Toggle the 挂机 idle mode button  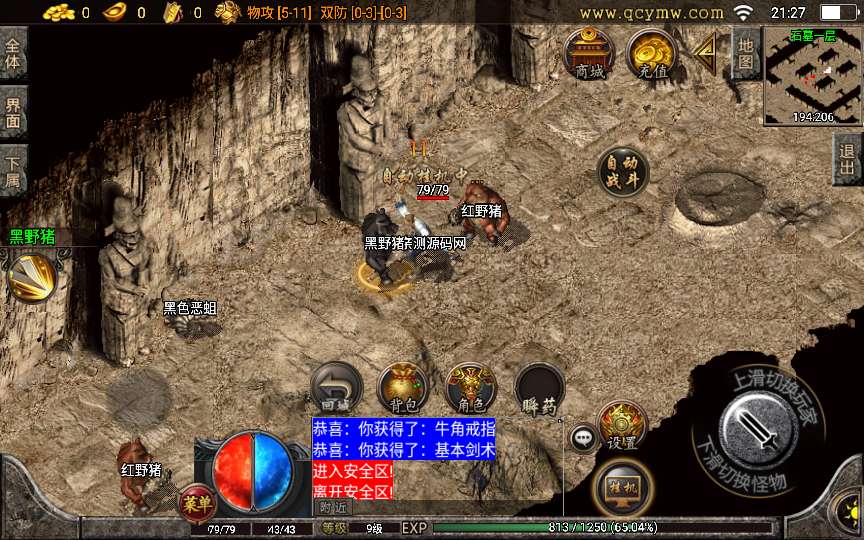click(621, 488)
